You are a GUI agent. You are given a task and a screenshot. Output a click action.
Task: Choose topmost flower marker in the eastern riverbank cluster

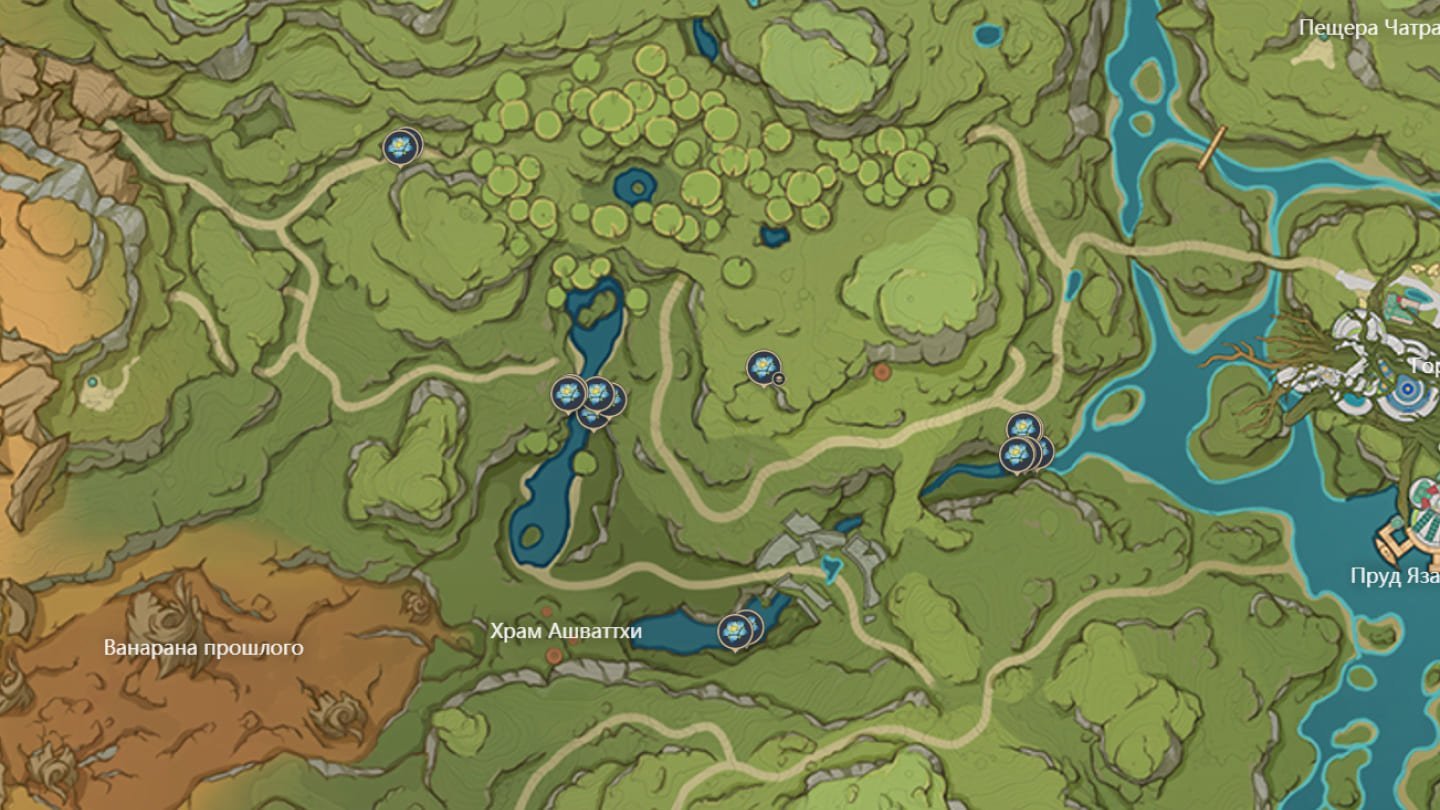point(1024,429)
